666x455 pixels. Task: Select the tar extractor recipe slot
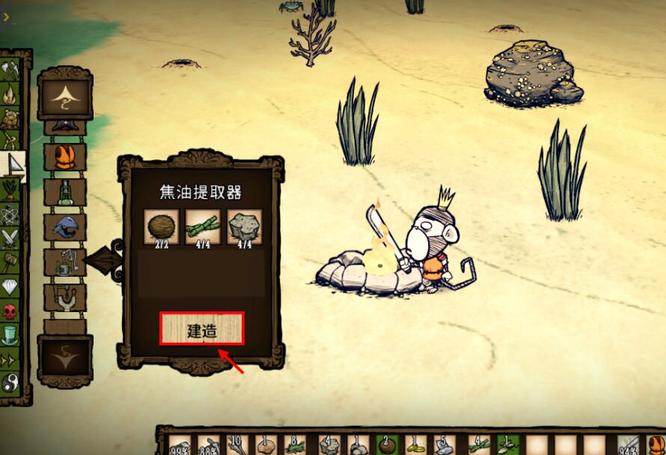tap(65, 262)
